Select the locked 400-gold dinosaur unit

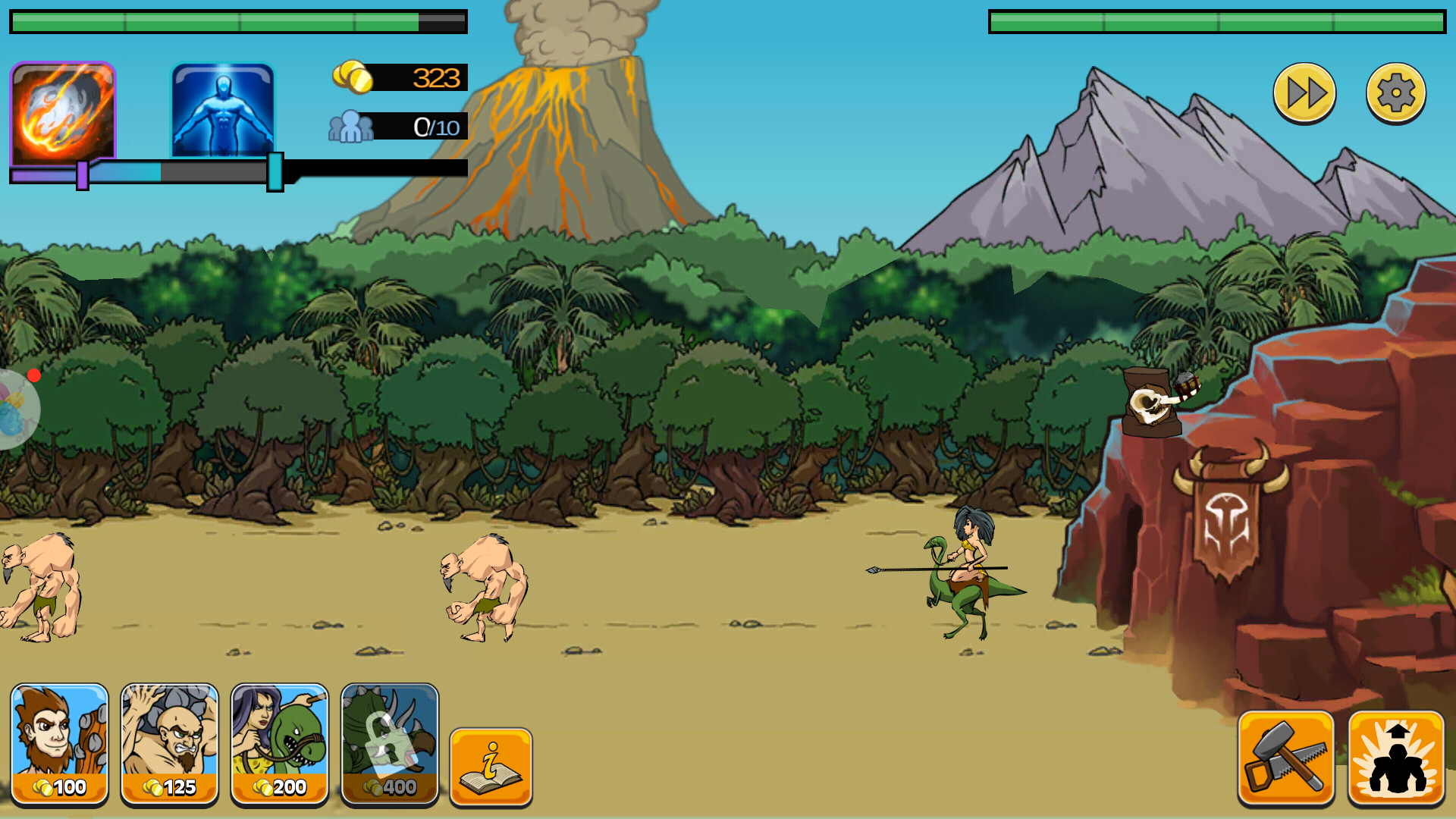tap(389, 743)
